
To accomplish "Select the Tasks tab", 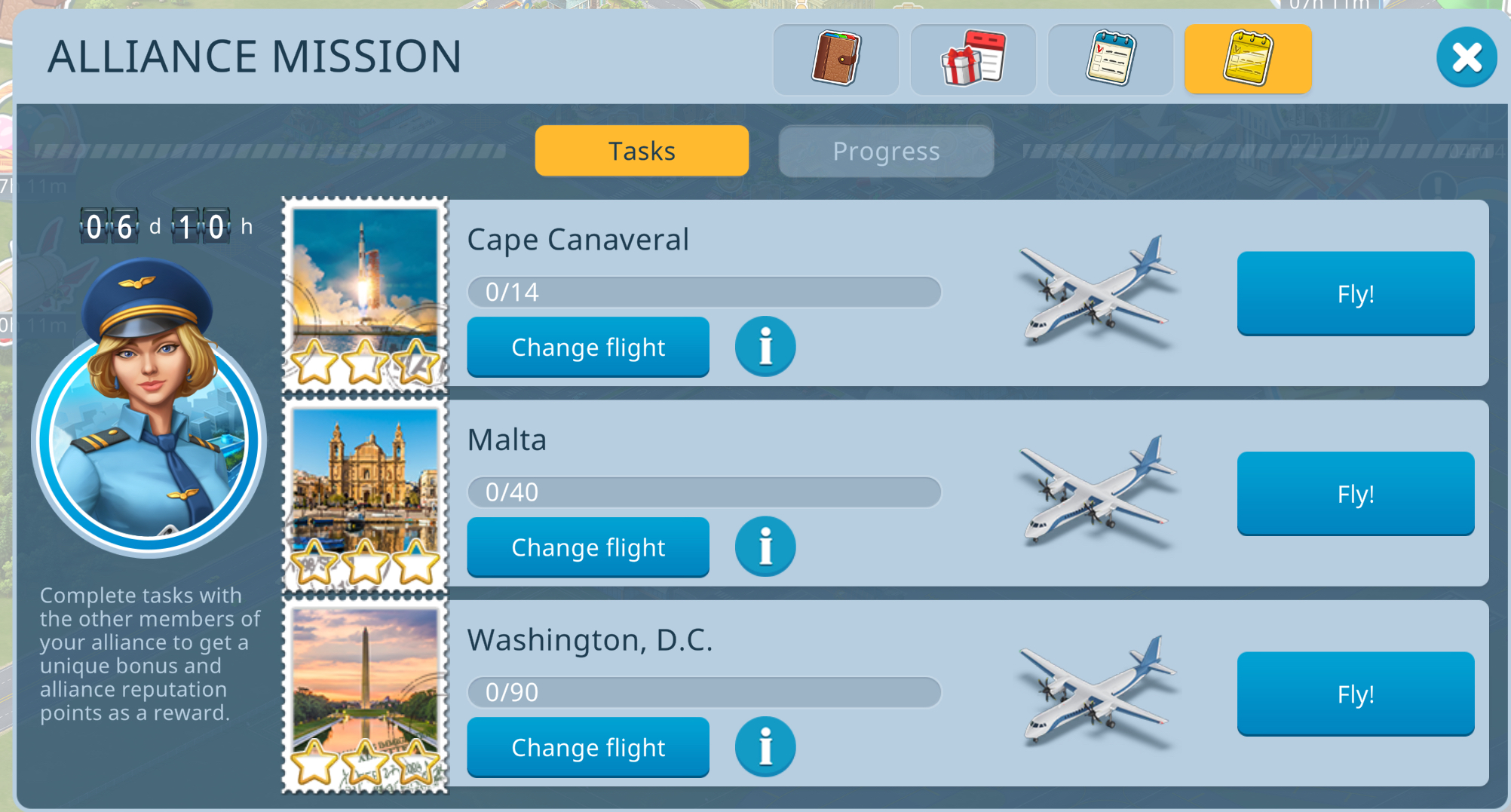I will coord(642,152).
